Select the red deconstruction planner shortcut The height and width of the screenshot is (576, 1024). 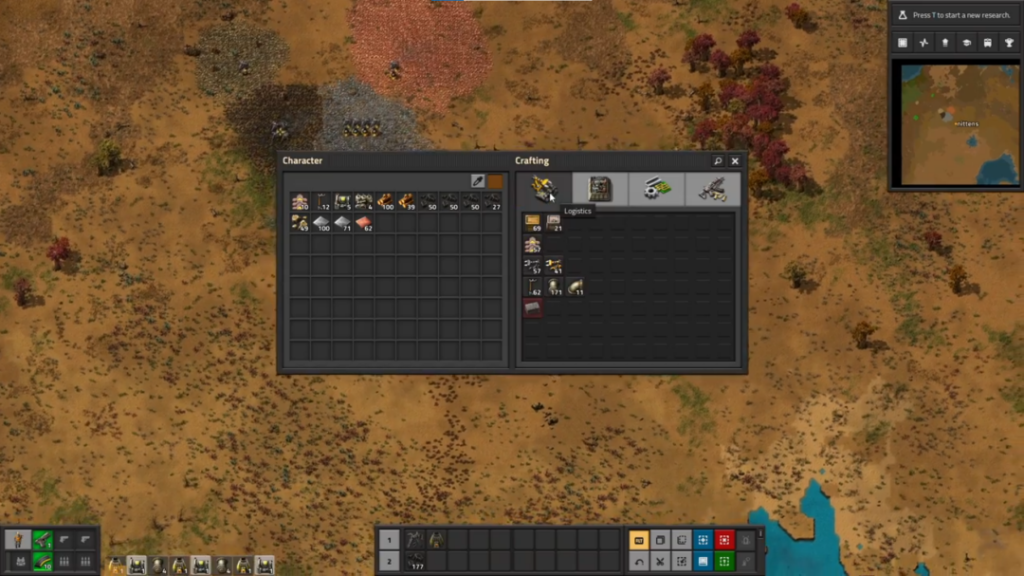coord(726,540)
